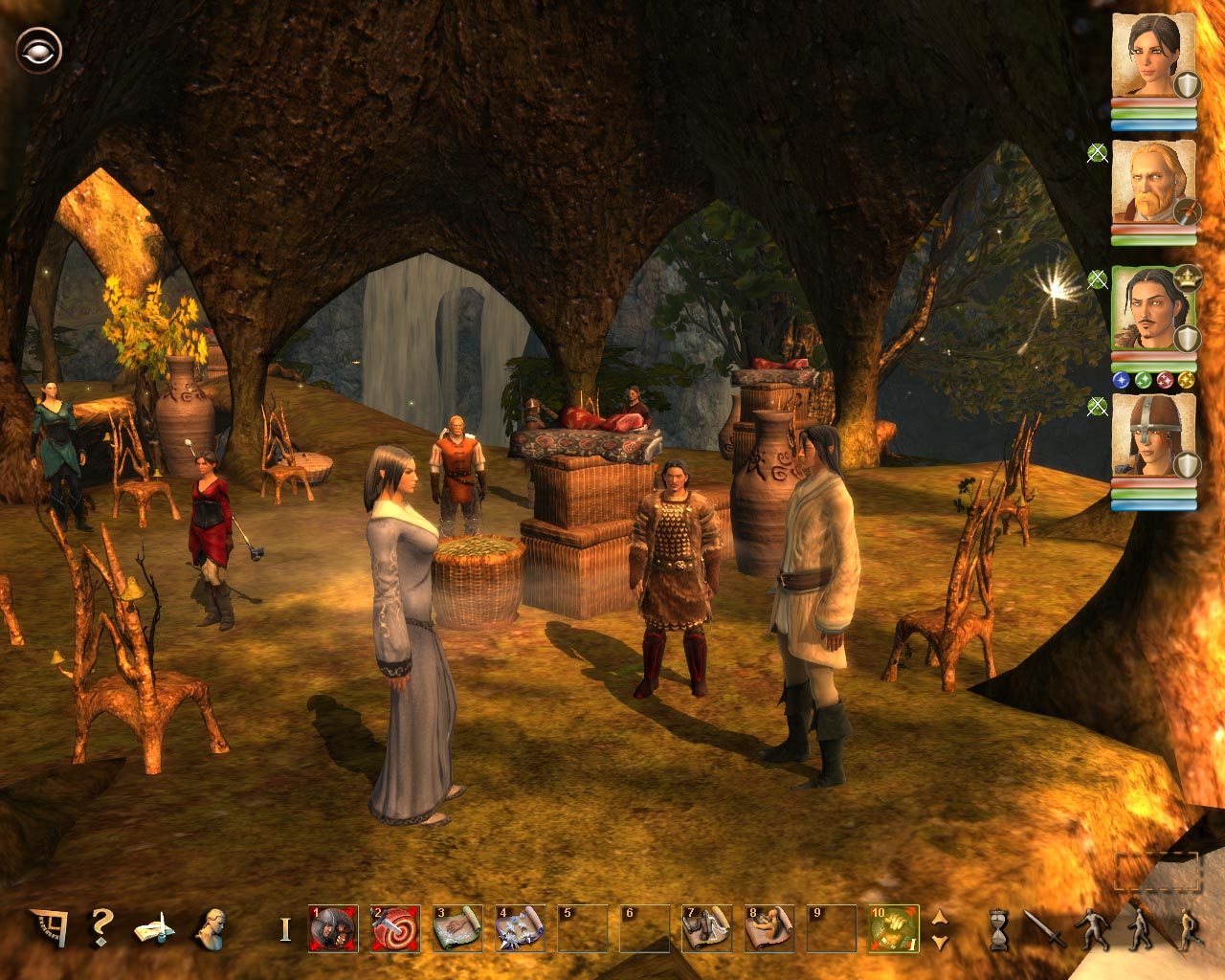Use the scroll in quickslot 8

click(x=769, y=928)
